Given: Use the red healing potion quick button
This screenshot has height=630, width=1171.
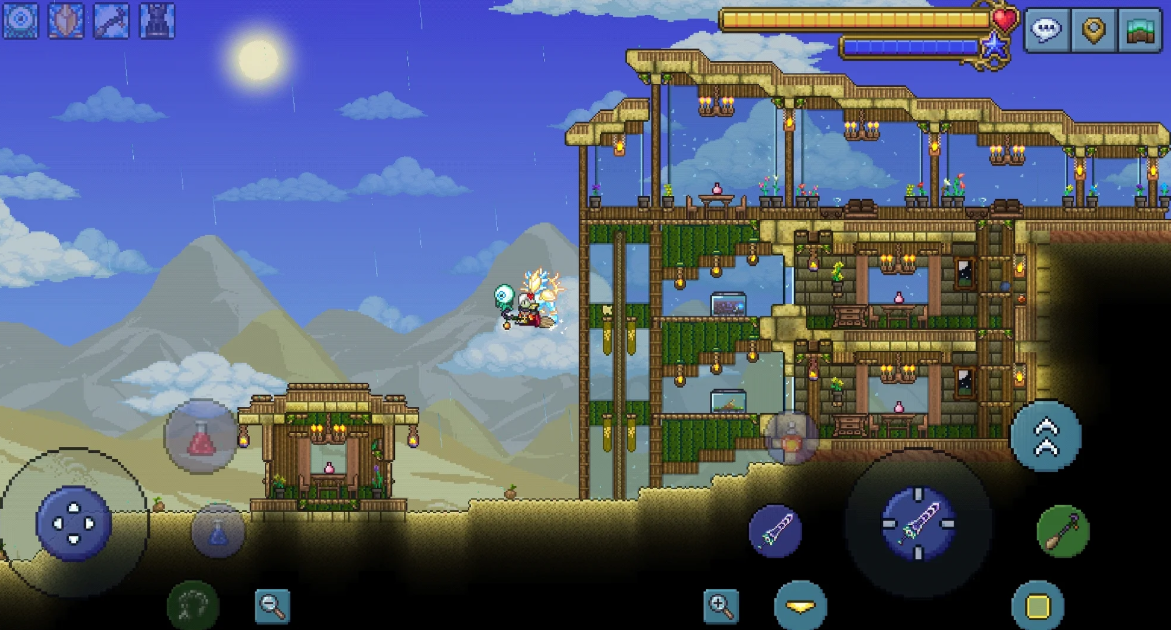Looking at the screenshot, I should coord(201,436).
